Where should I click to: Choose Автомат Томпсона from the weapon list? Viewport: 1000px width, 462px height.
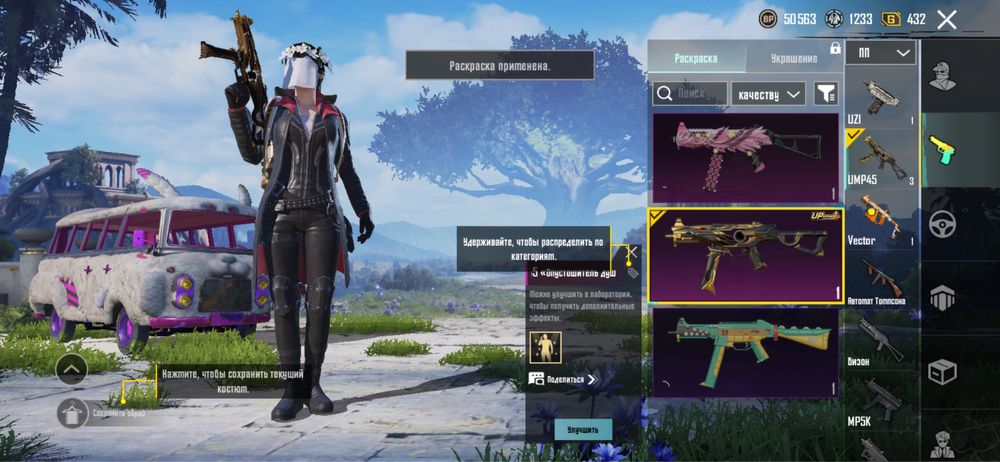click(880, 280)
